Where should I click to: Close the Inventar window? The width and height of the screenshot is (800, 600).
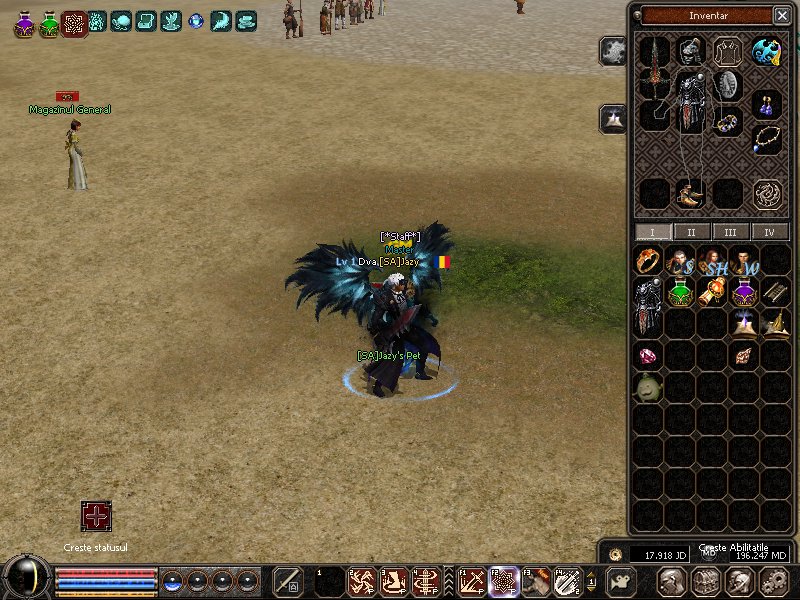pos(781,15)
